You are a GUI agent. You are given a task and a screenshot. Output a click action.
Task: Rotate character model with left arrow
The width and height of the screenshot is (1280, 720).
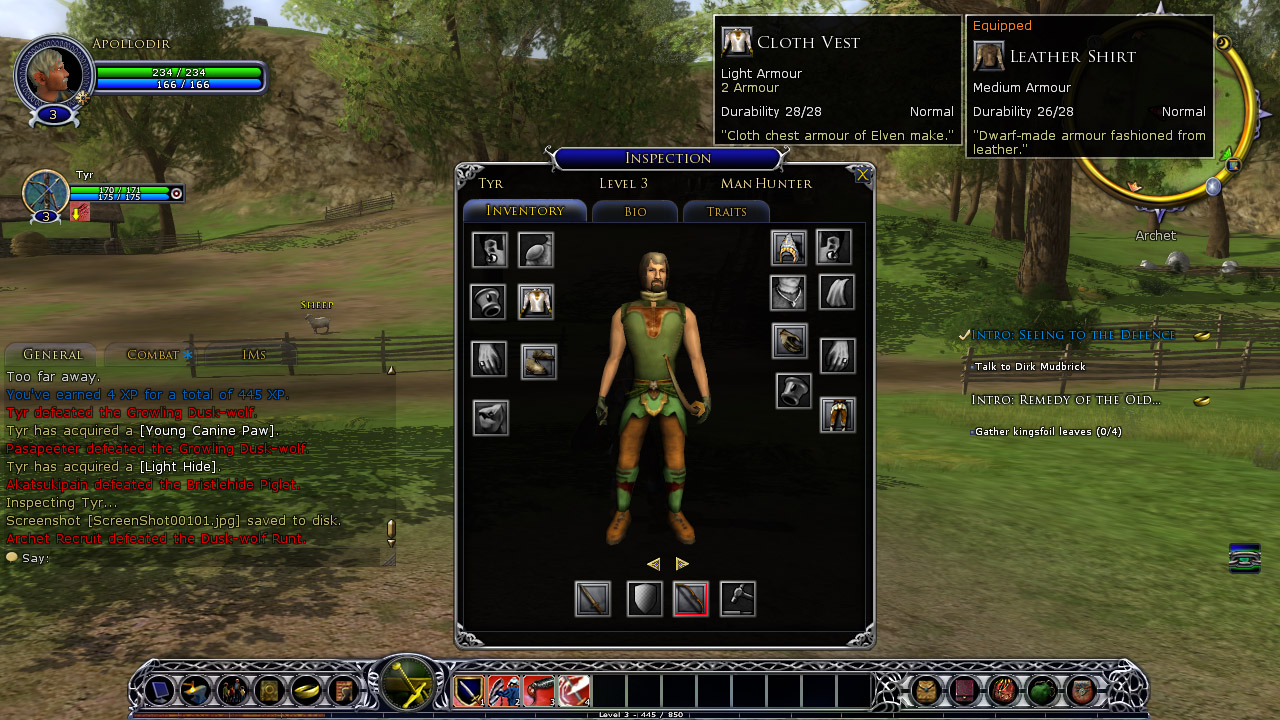coord(653,564)
